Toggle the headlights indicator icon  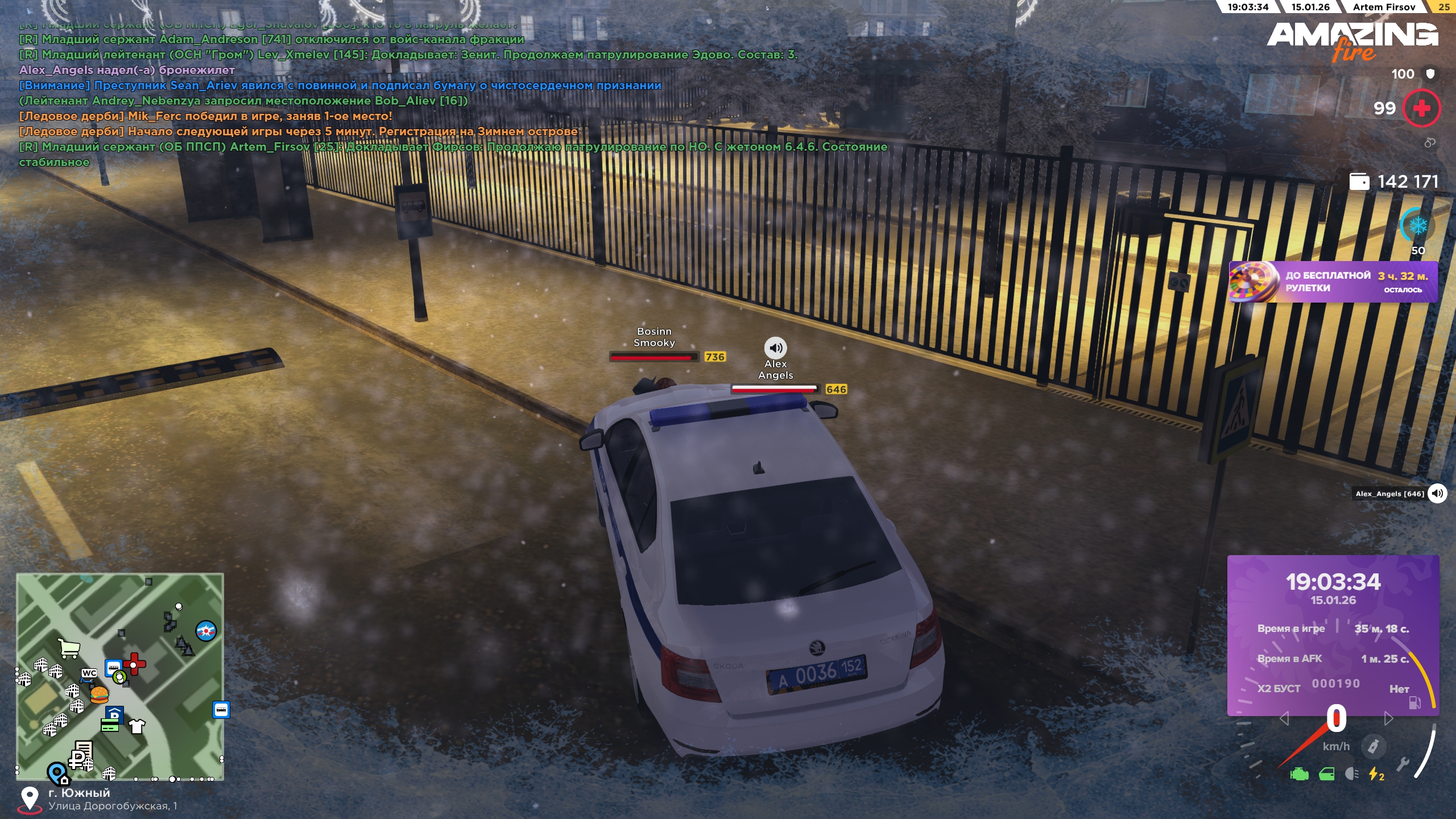tap(1352, 774)
